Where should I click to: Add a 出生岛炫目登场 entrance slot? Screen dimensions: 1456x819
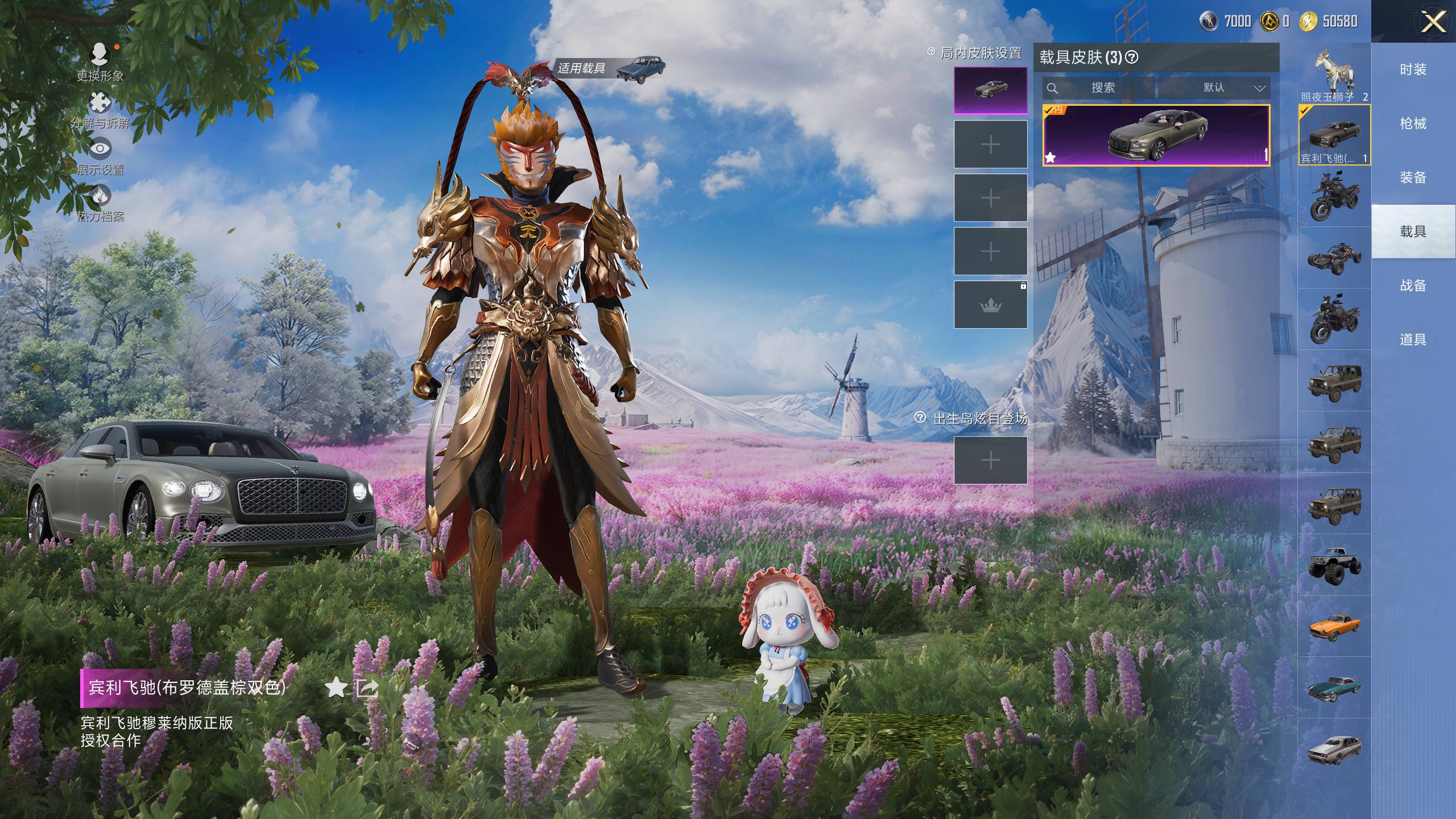[x=990, y=460]
